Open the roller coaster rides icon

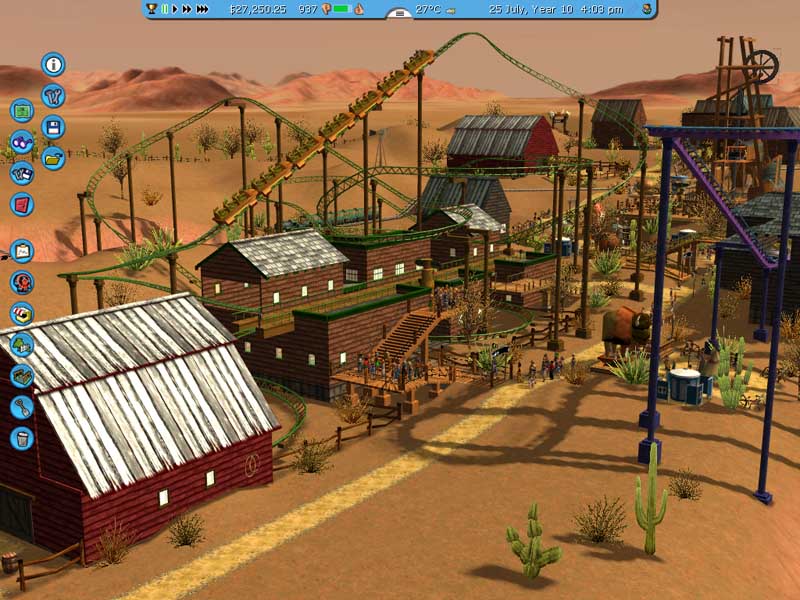pyautogui.click(x=22, y=282)
